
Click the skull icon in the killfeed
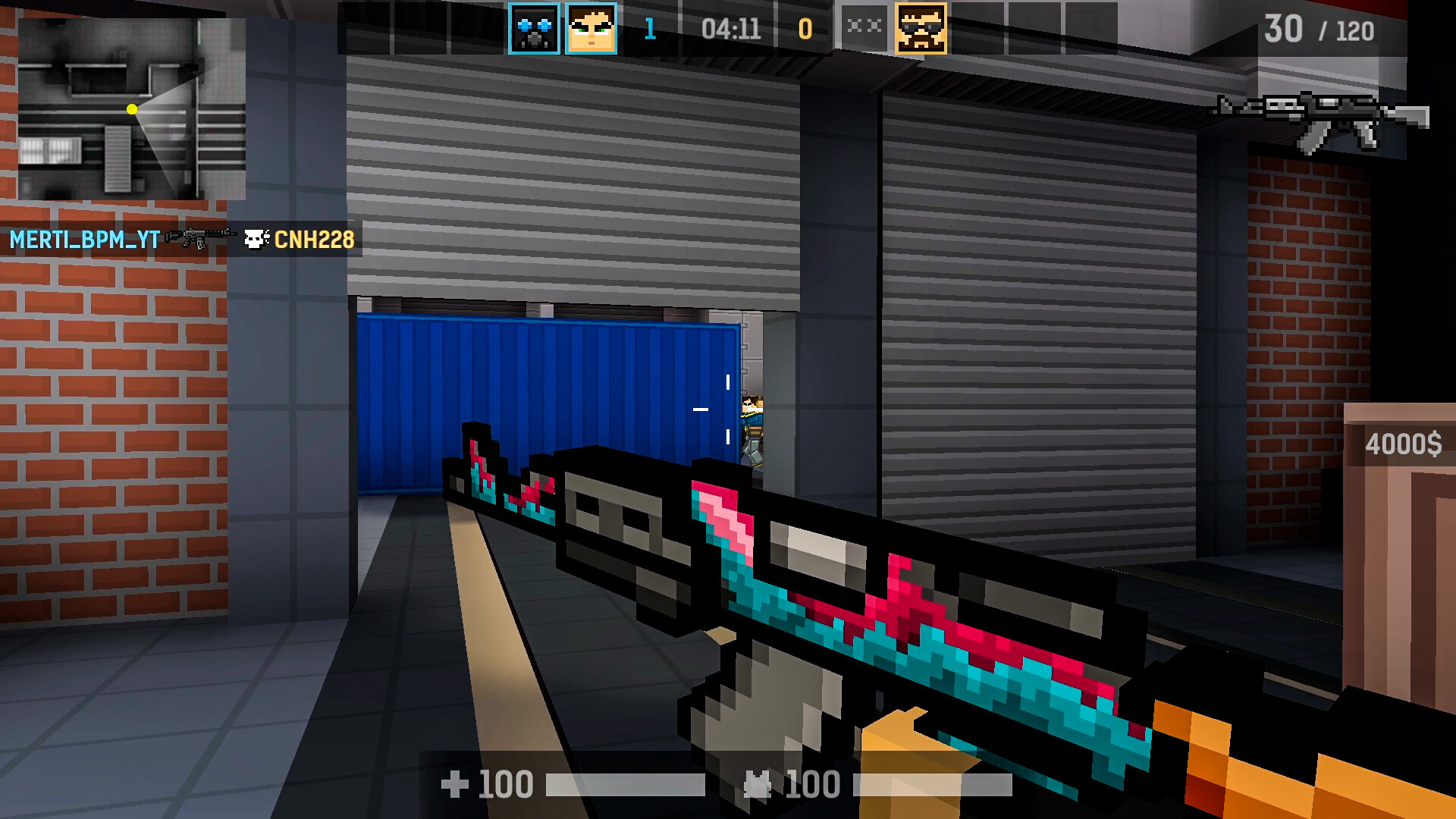(257, 239)
